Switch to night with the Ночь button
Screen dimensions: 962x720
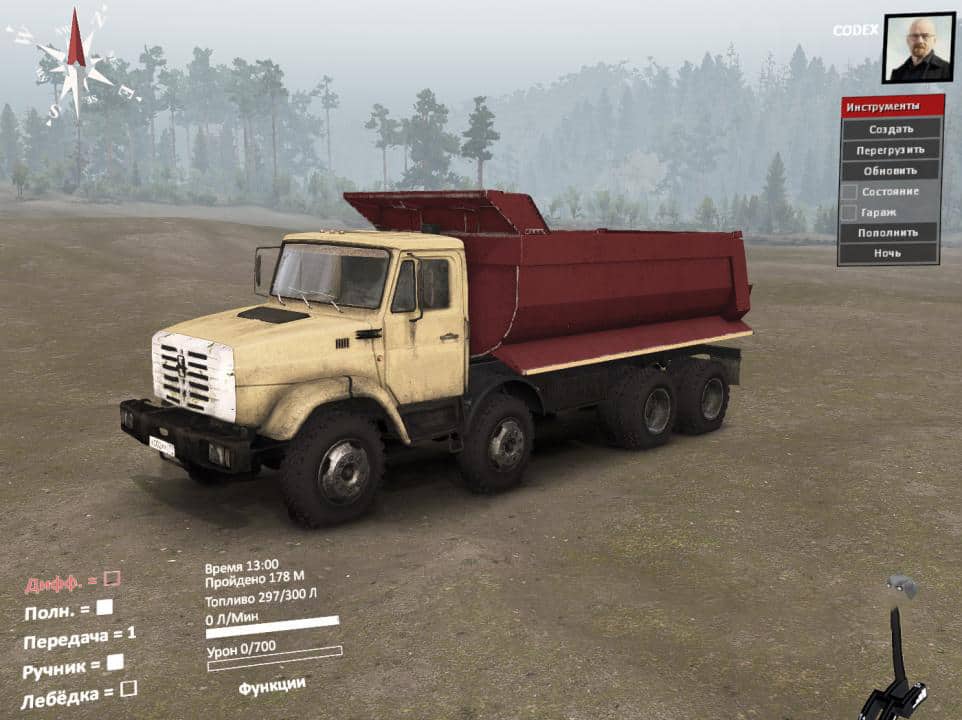pos(890,253)
